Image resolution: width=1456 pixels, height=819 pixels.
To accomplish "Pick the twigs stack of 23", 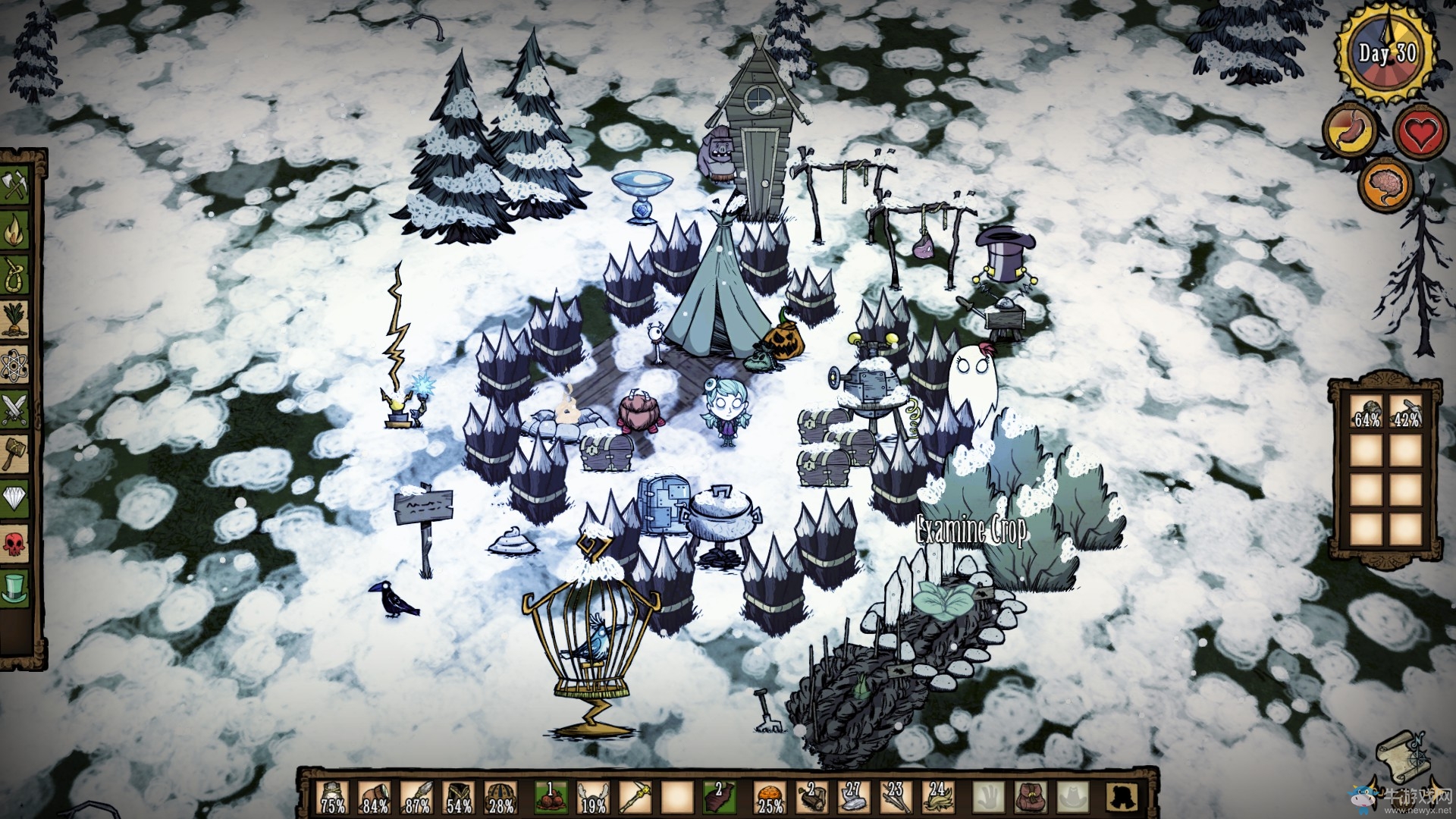I will click(x=894, y=793).
